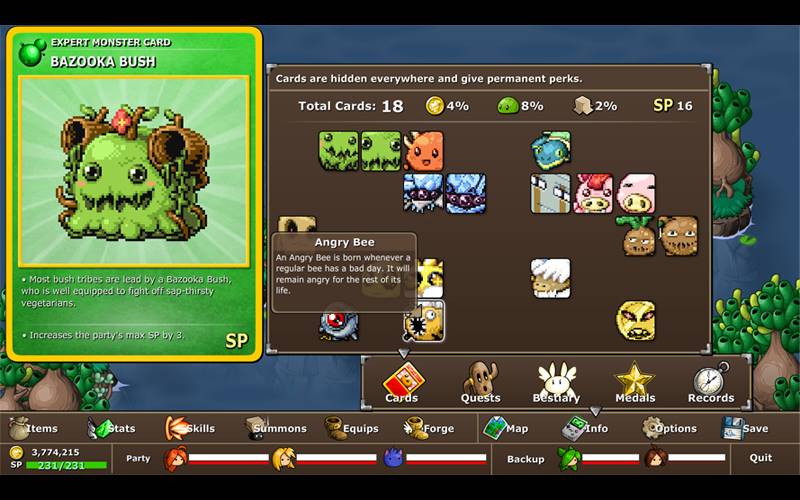Save the game

tap(745, 428)
